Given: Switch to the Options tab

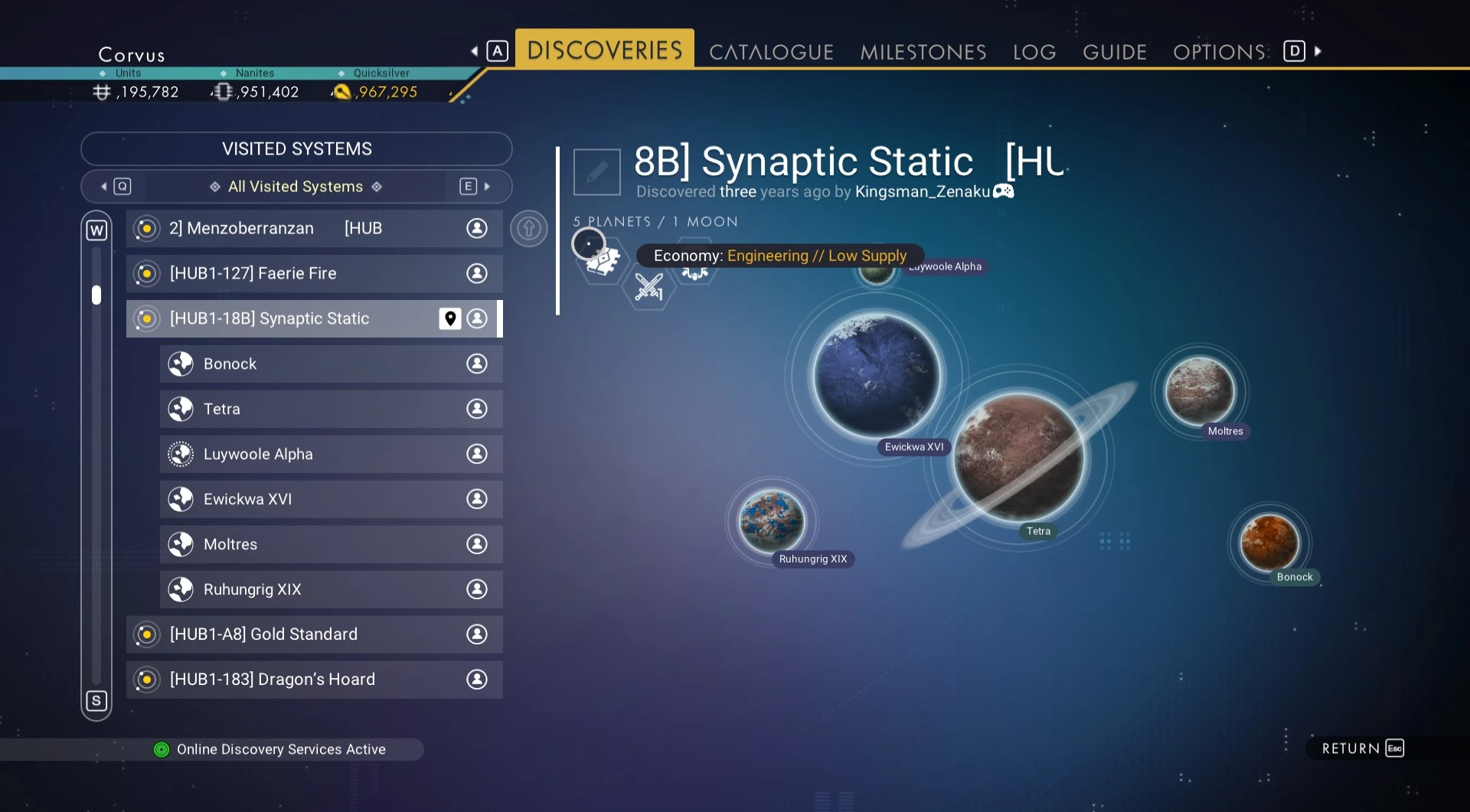Looking at the screenshot, I should pyautogui.click(x=1219, y=52).
